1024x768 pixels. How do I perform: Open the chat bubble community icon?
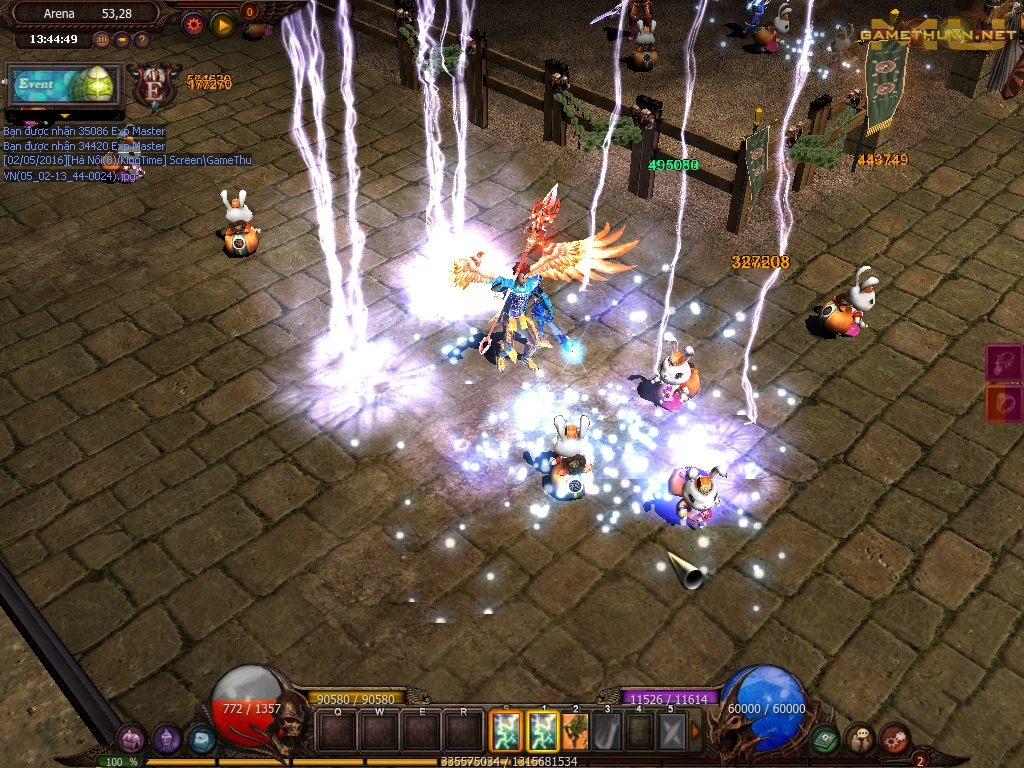click(x=860, y=740)
